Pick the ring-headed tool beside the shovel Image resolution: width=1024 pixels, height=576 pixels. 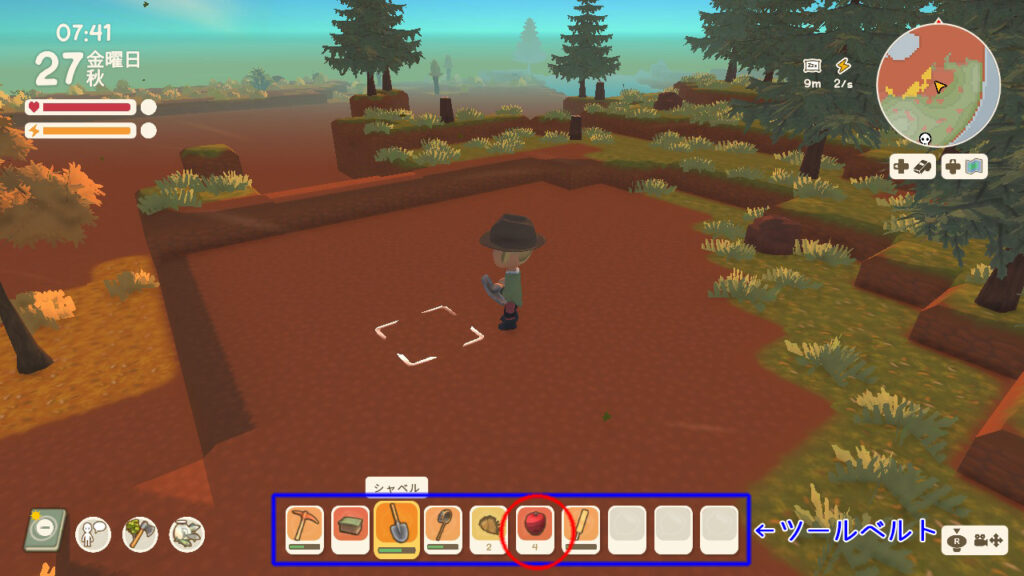442,529
